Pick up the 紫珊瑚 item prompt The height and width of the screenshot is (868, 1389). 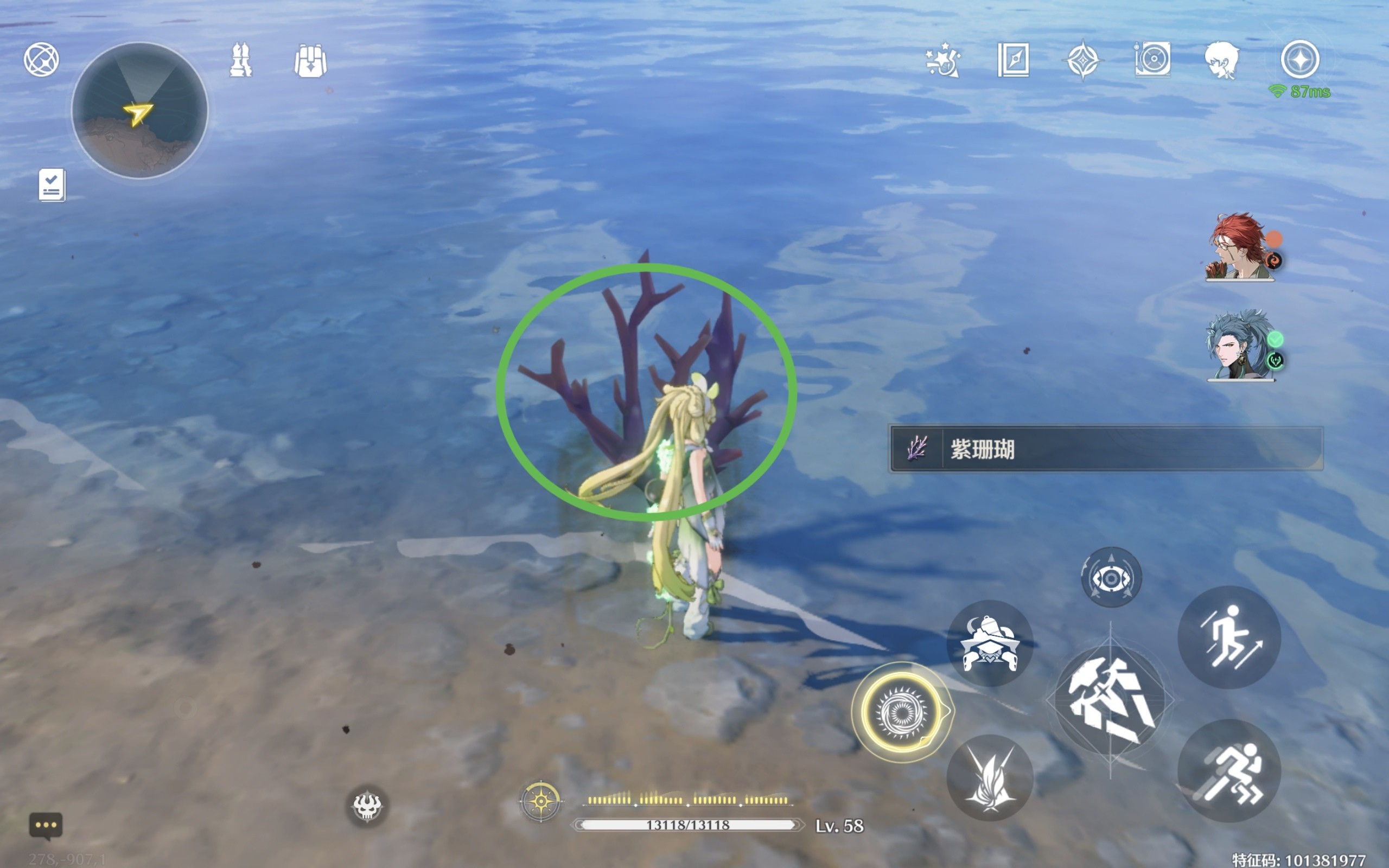[1105, 449]
